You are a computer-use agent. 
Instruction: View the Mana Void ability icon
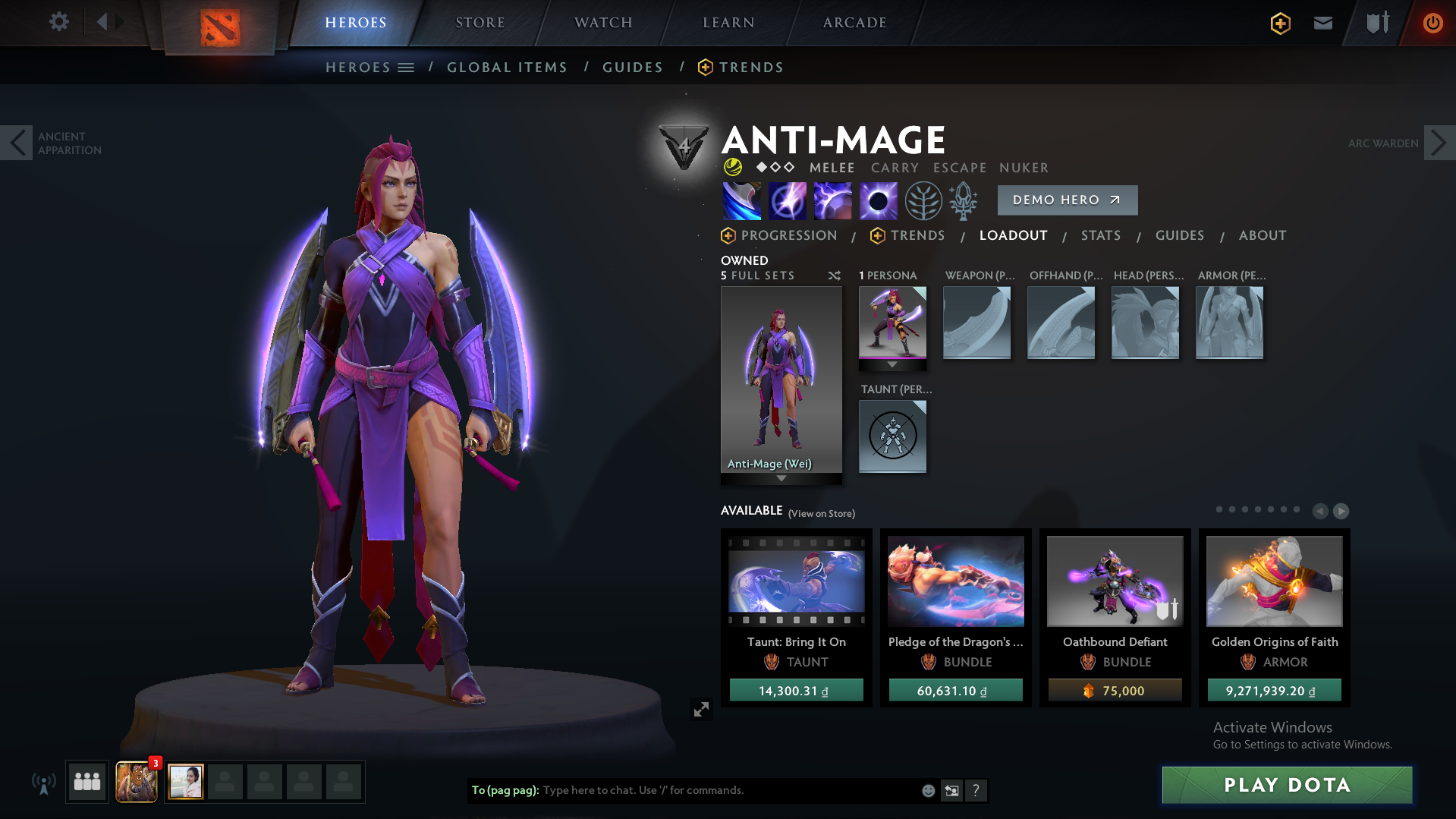pos(878,201)
